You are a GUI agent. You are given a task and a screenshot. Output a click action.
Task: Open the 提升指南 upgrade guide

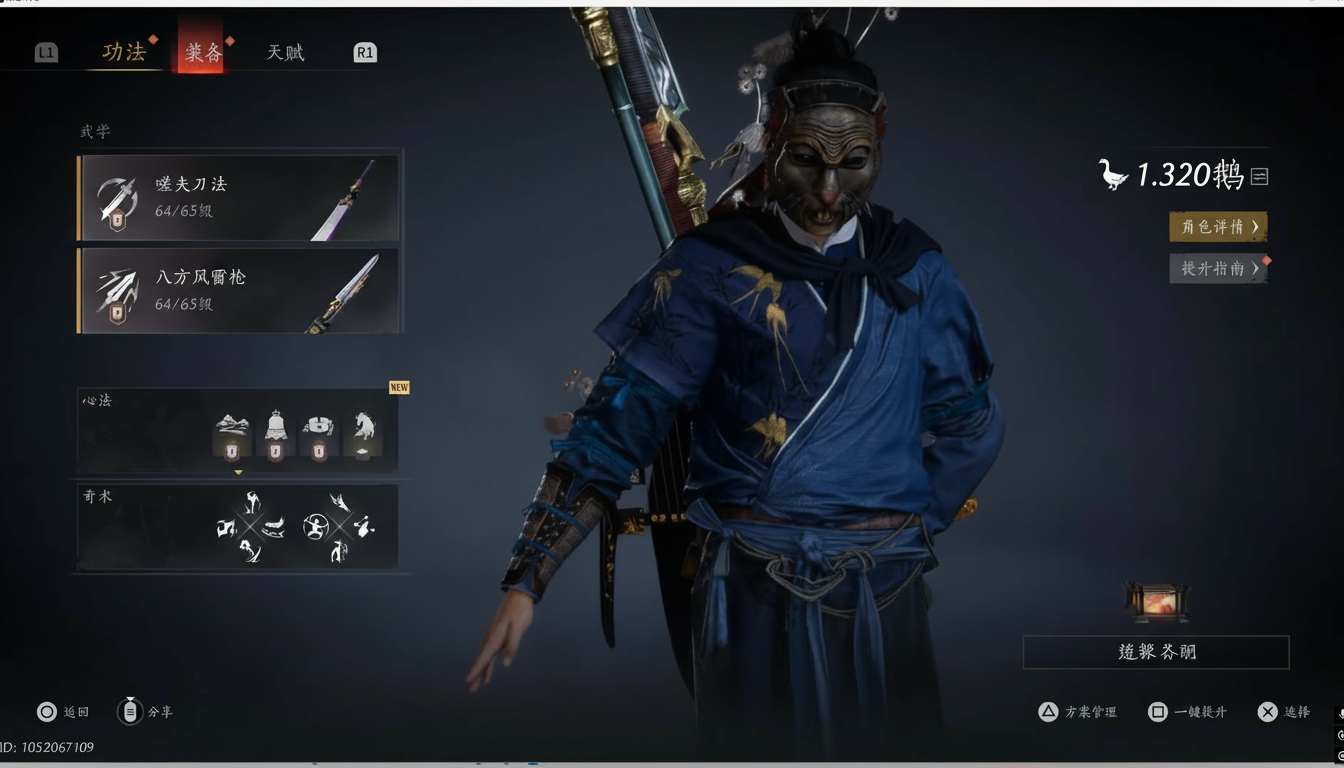(x=1217, y=268)
